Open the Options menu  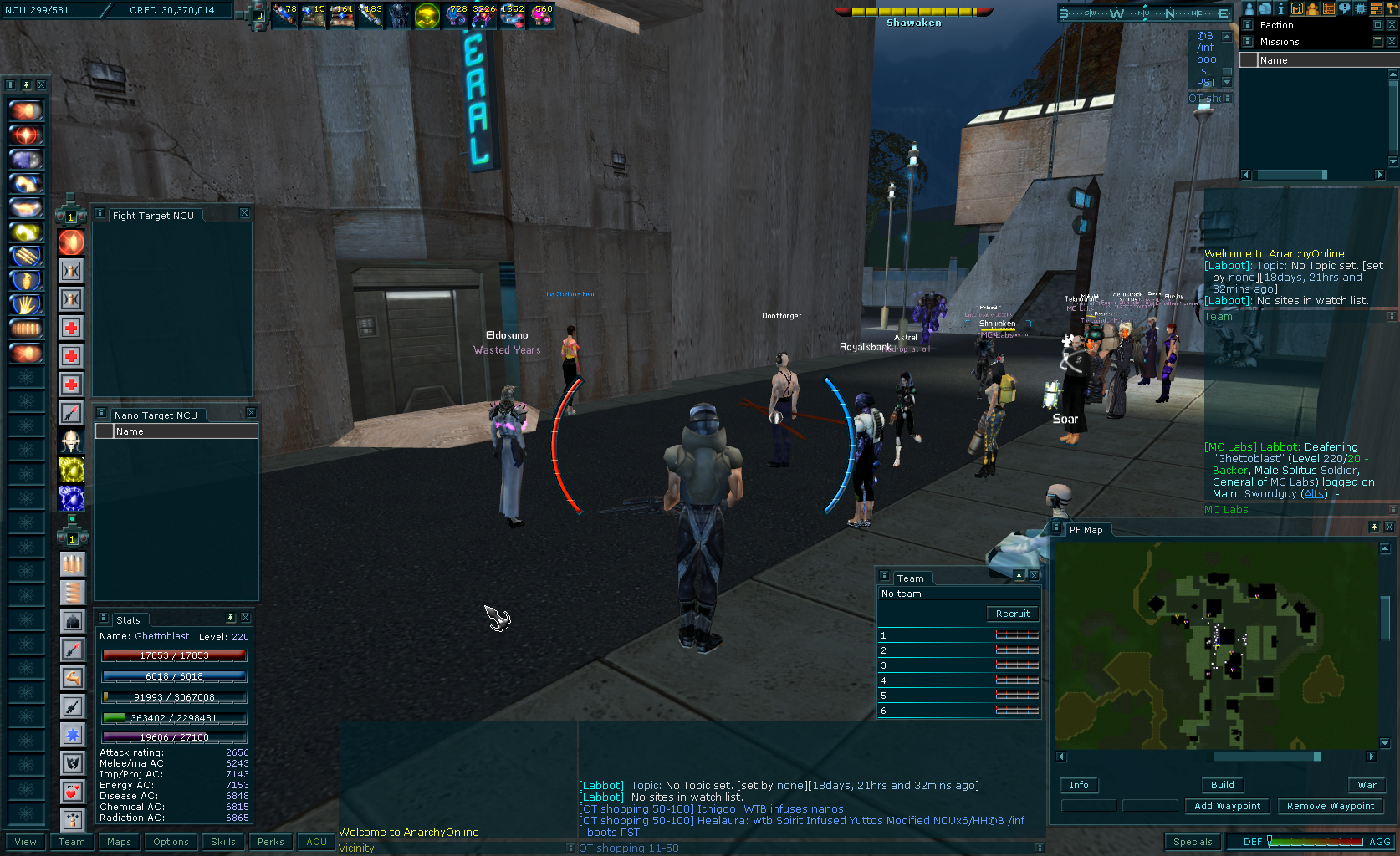(x=171, y=842)
